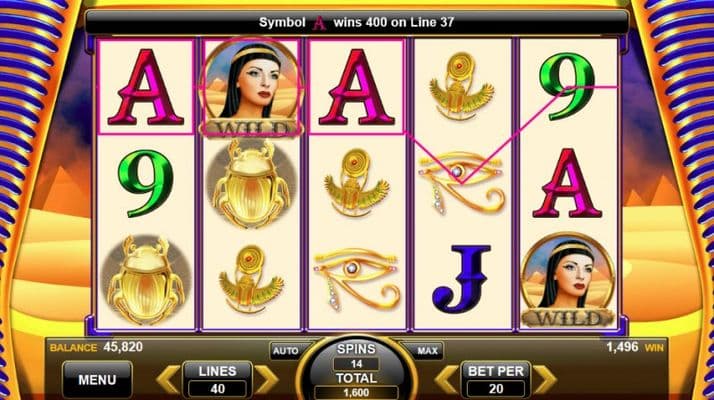Set the MAX bet
714x400 pixels.
[425, 352]
